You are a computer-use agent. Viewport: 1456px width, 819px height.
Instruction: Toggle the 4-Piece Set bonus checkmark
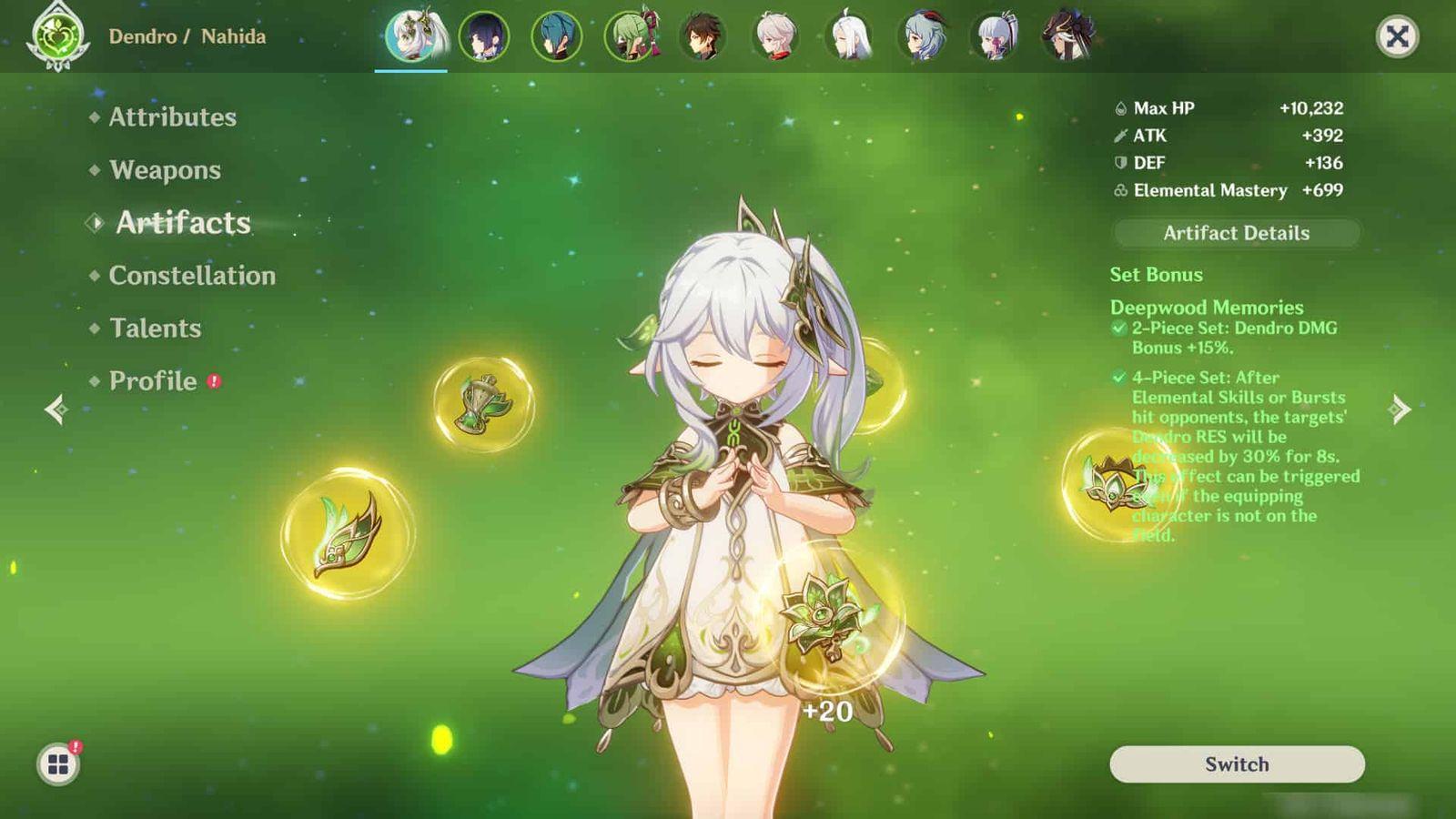(x=1117, y=378)
